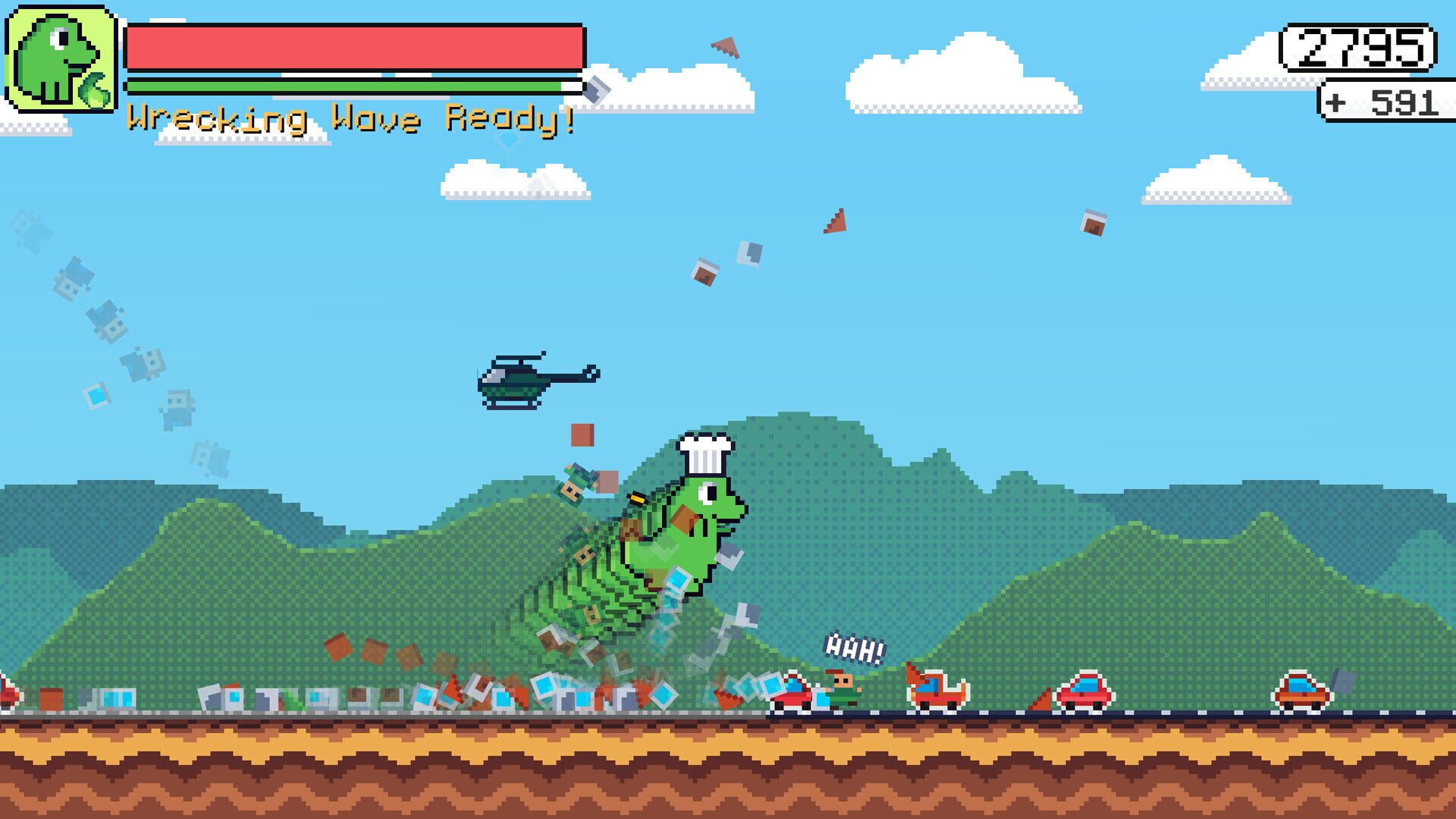Click the dinosaur portrait icon in HUD corner
The height and width of the screenshot is (819, 1456).
(61, 59)
